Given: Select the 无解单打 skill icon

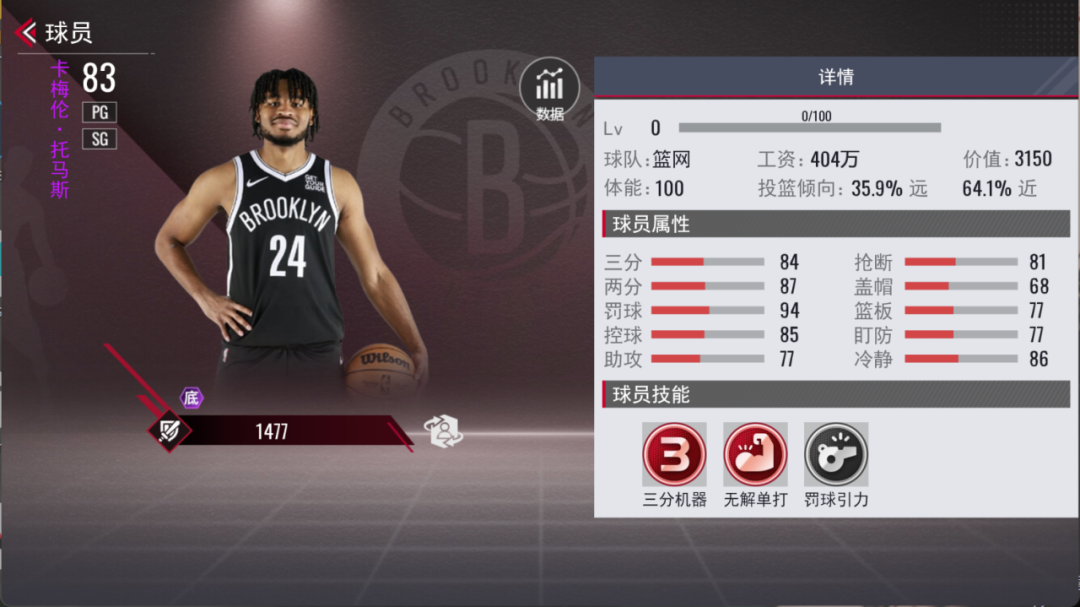Looking at the screenshot, I should [755, 454].
